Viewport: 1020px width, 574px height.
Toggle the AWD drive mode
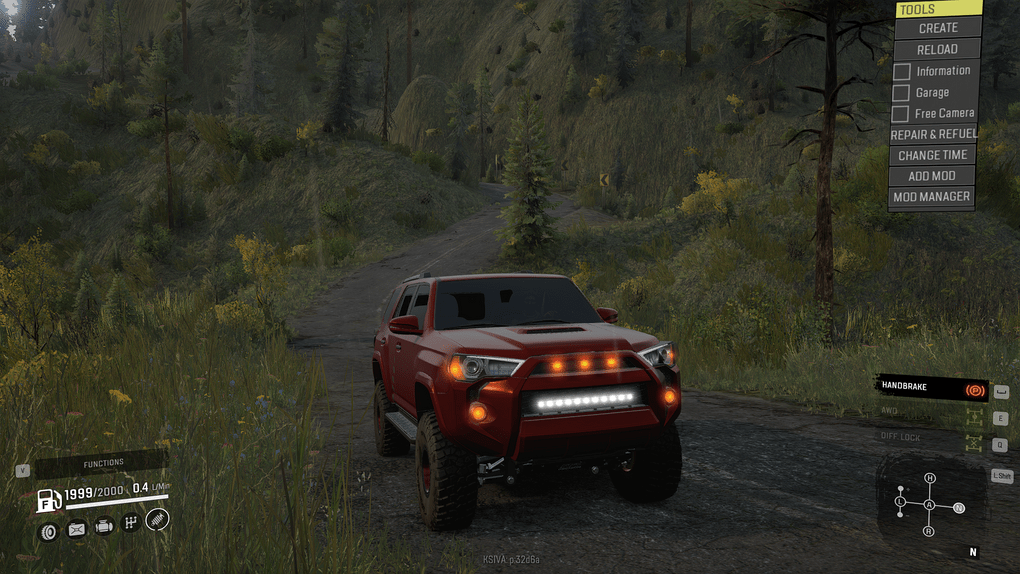[931, 412]
